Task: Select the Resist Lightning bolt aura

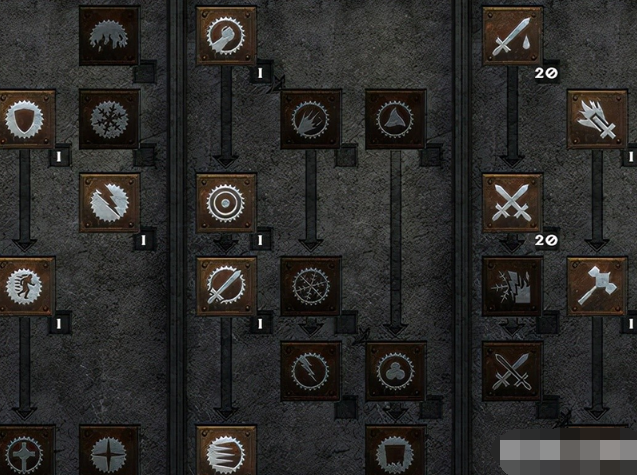Action: click(109, 202)
